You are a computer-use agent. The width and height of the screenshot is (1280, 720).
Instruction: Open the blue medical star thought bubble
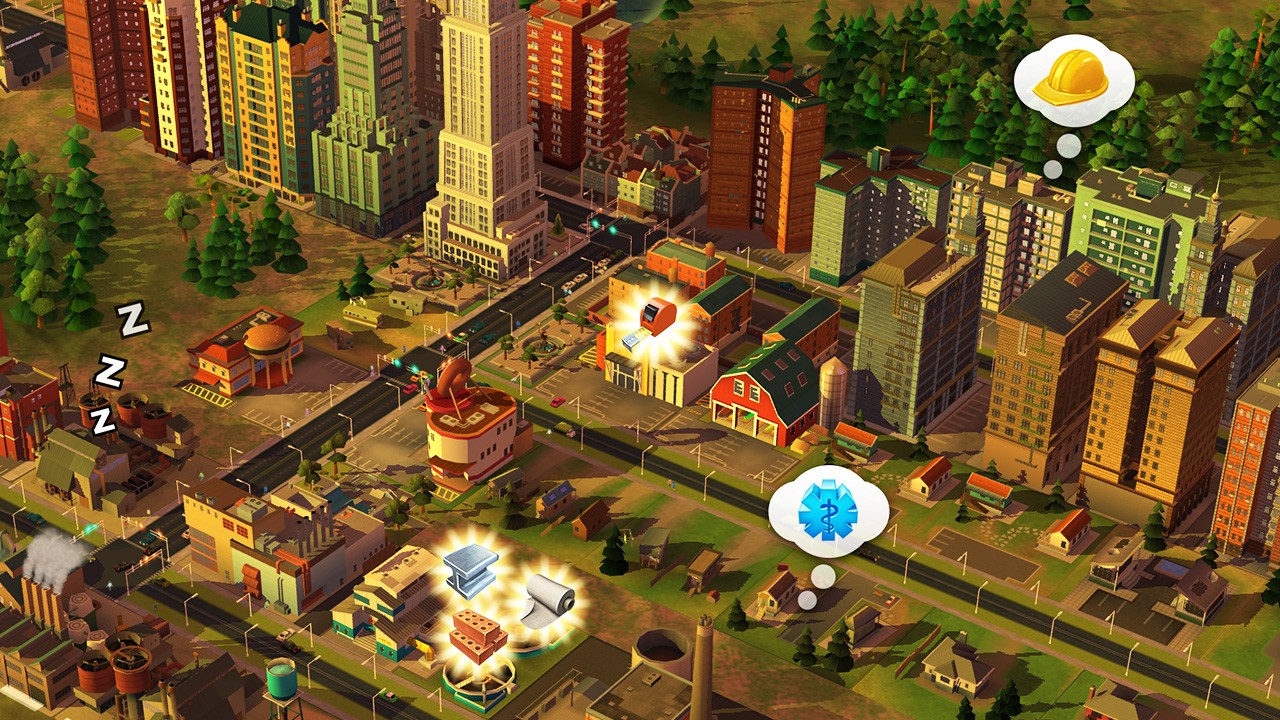(828, 510)
